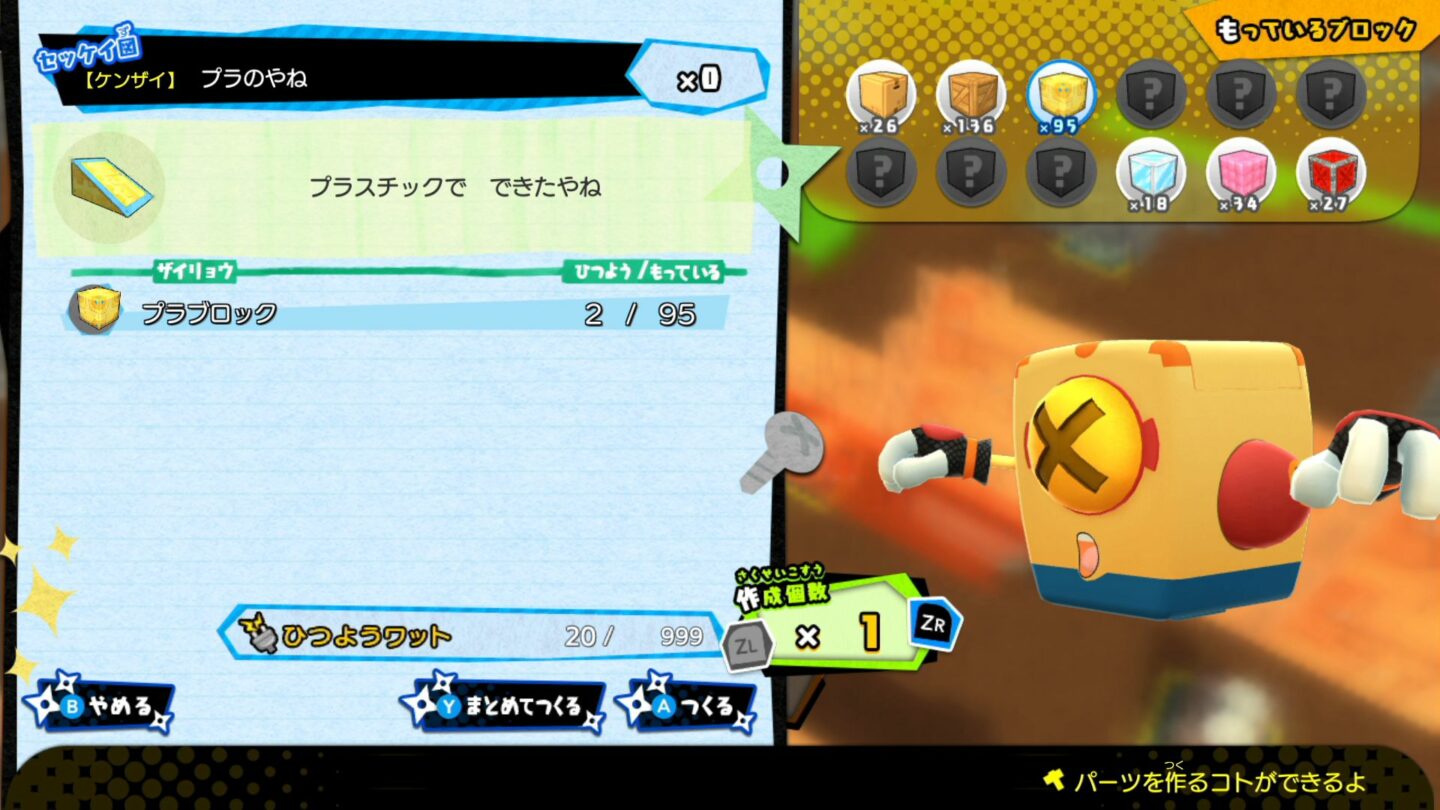This screenshot has width=1440, height=810.
Task: Select the プラブロック 2/95 material row
Action: [400, 313]
